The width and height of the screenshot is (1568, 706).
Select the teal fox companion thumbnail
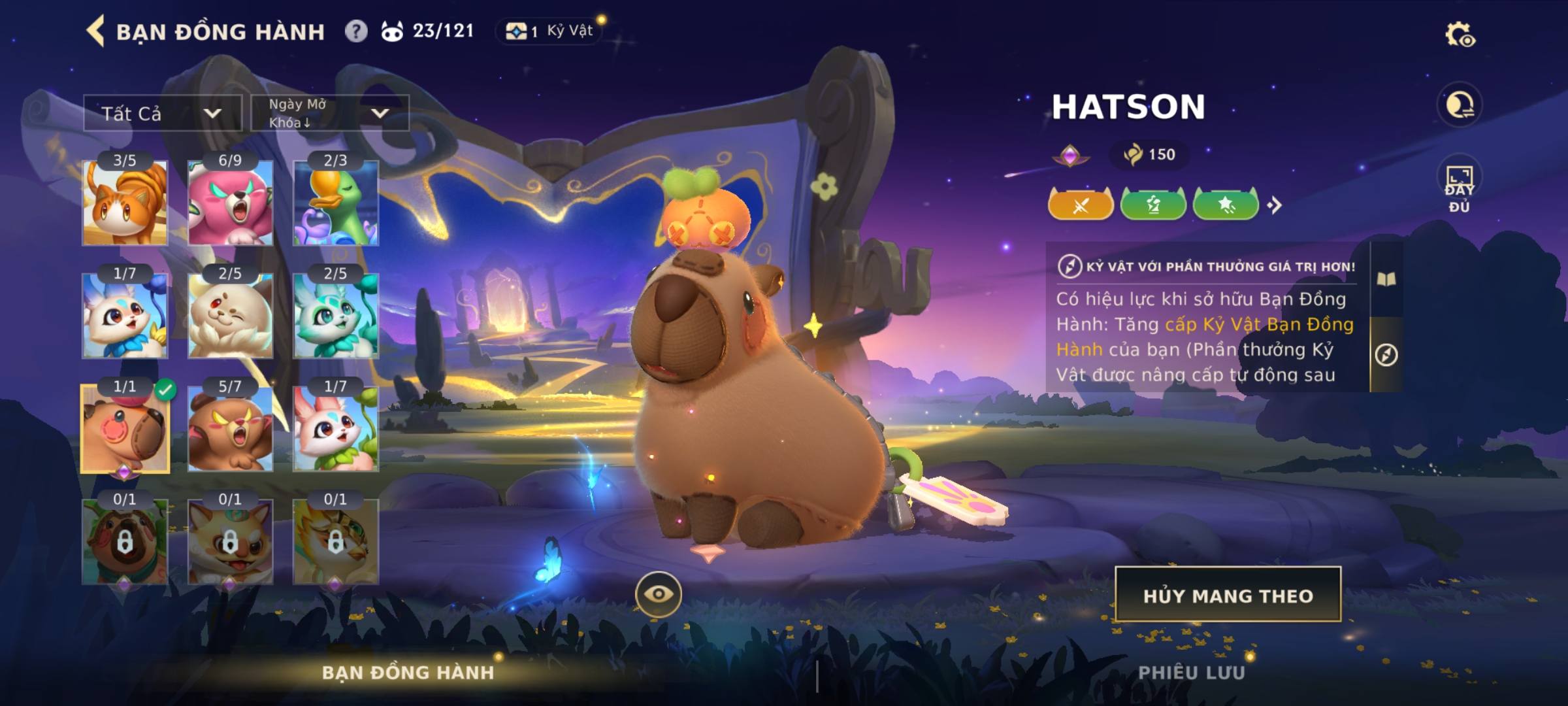[336, 316]
